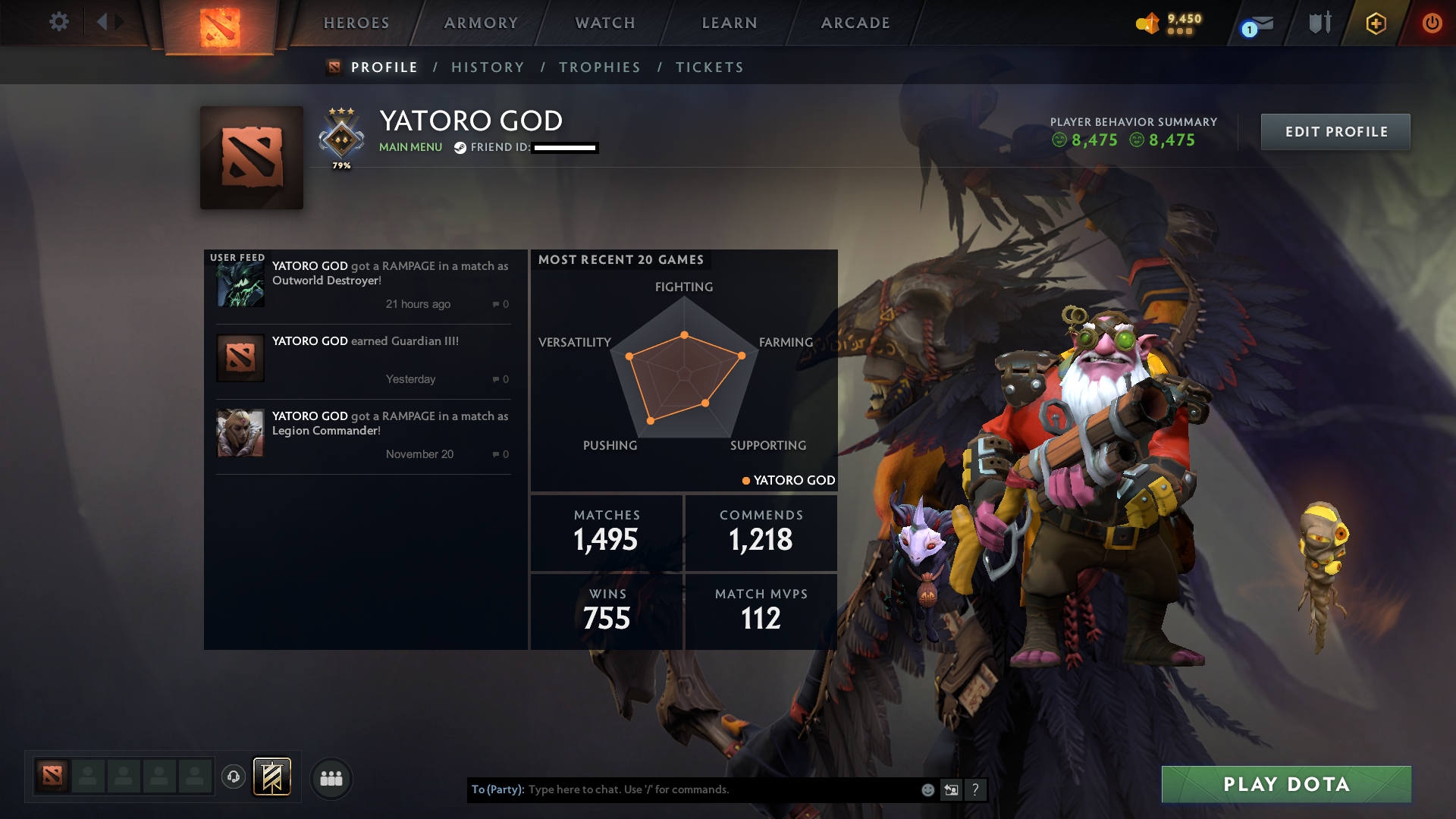Switch to the HISTORY tab

point(488,67)
